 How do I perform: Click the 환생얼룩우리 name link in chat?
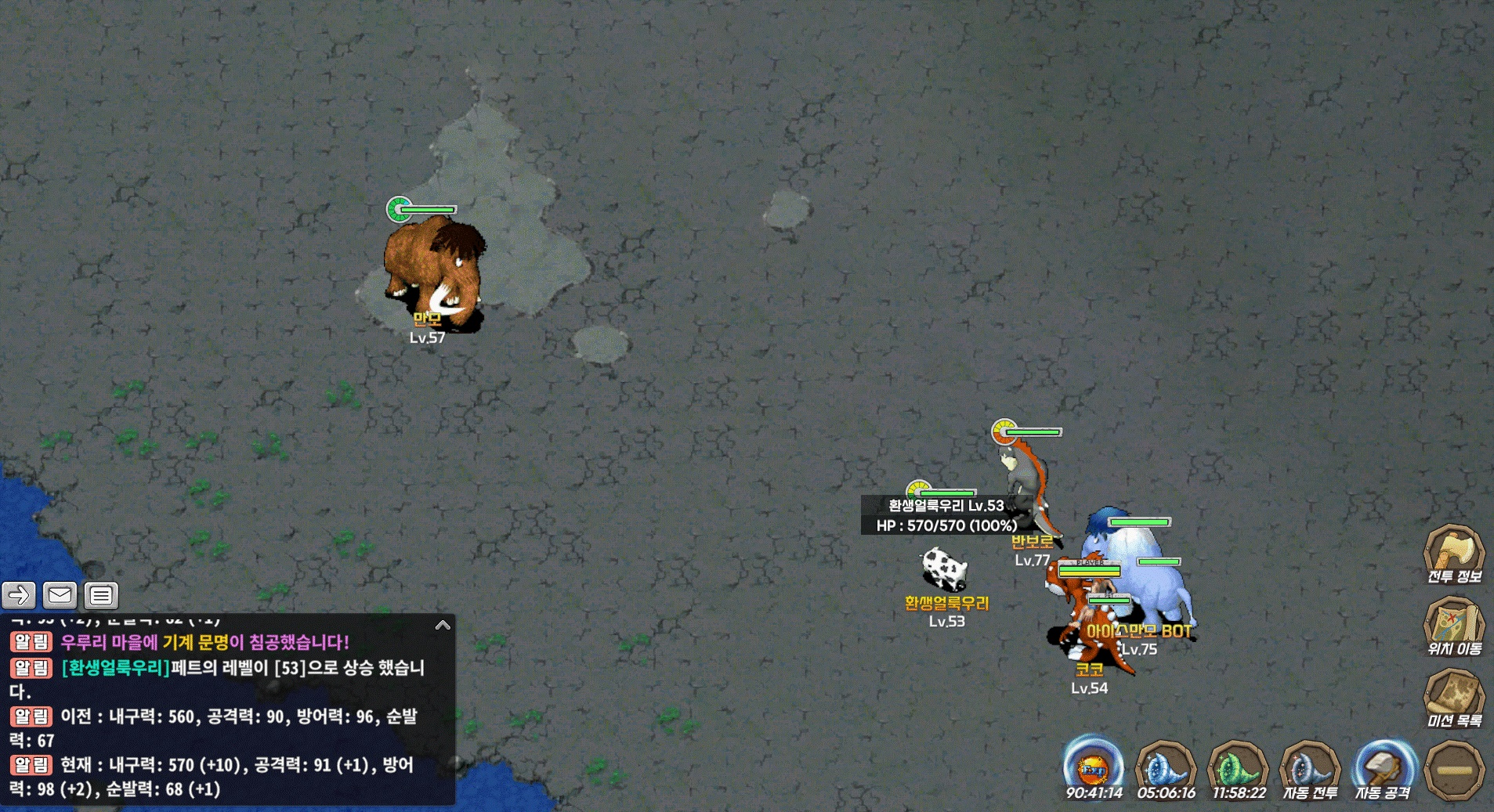point(116,668)
